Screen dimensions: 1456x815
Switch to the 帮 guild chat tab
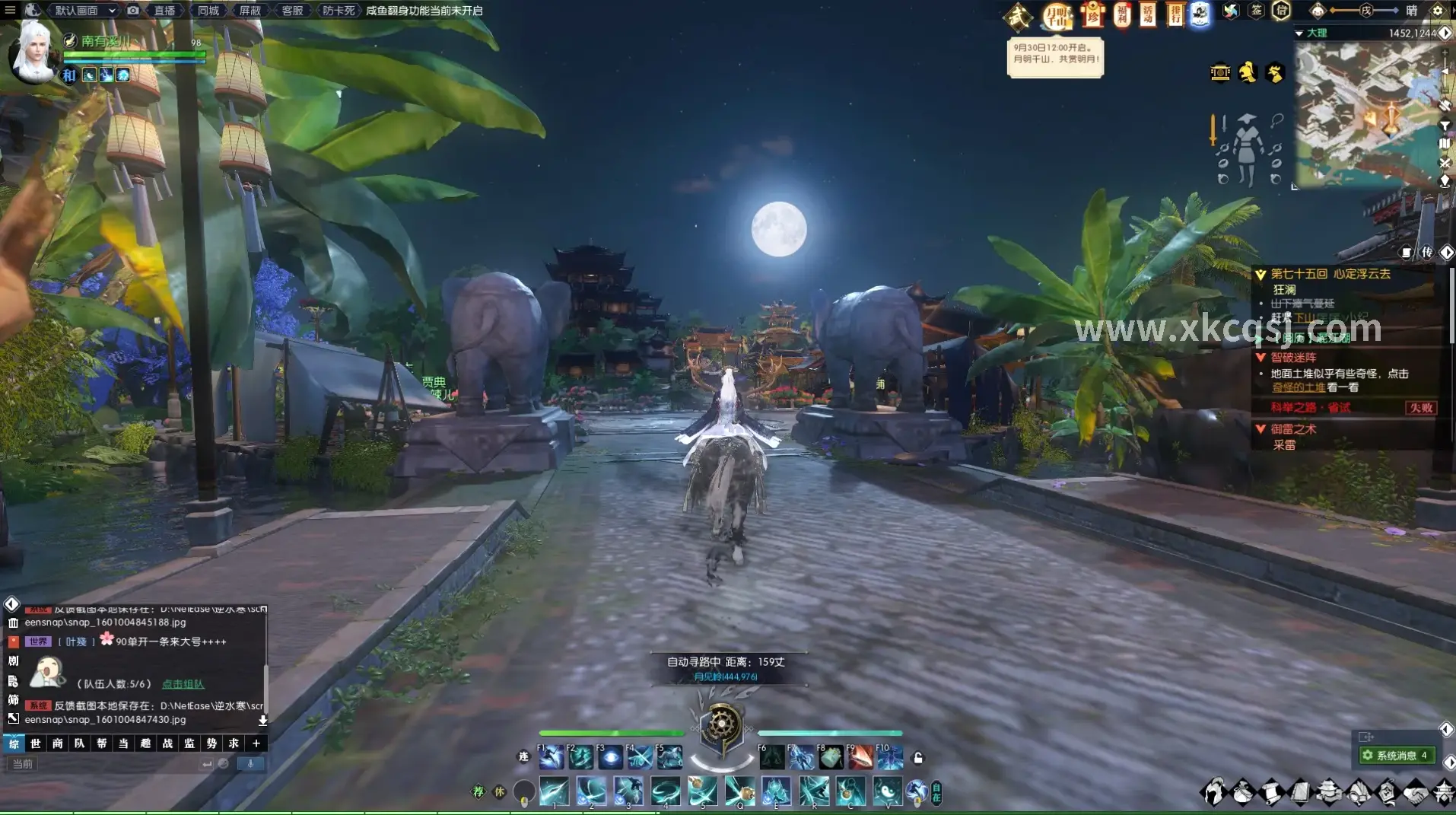102,743
